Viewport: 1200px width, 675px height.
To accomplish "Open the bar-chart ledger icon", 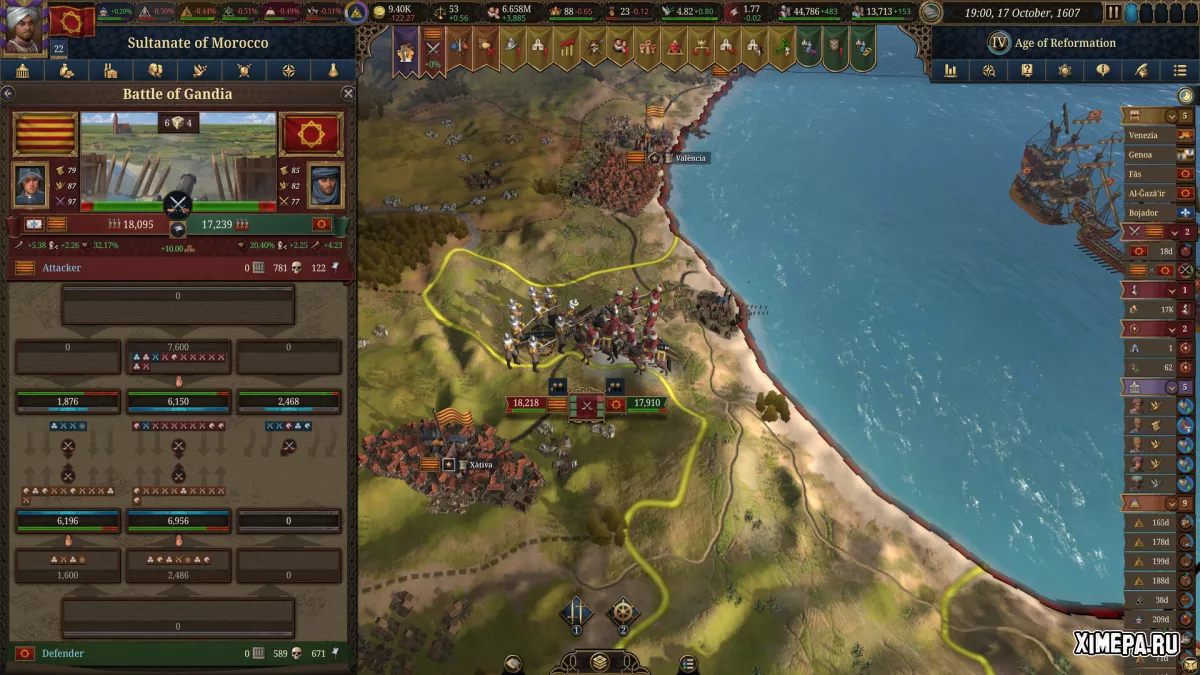I will tap(950, 71).
